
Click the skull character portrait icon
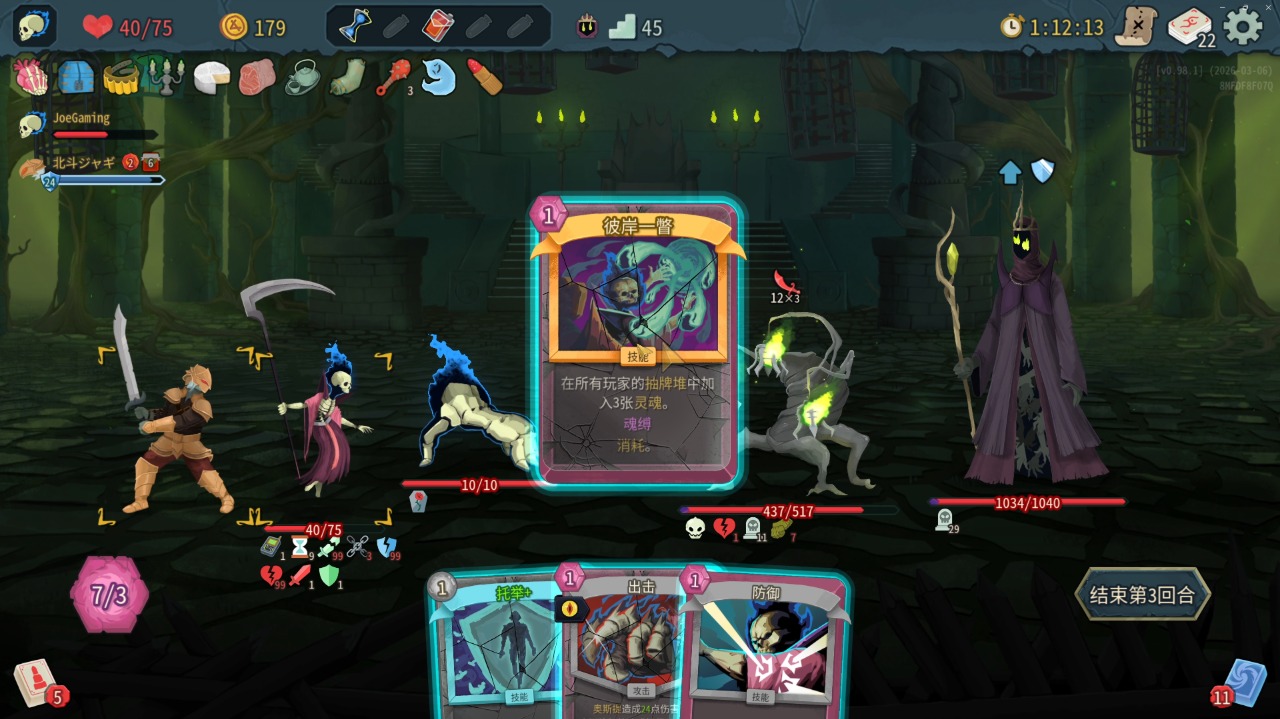34,26
